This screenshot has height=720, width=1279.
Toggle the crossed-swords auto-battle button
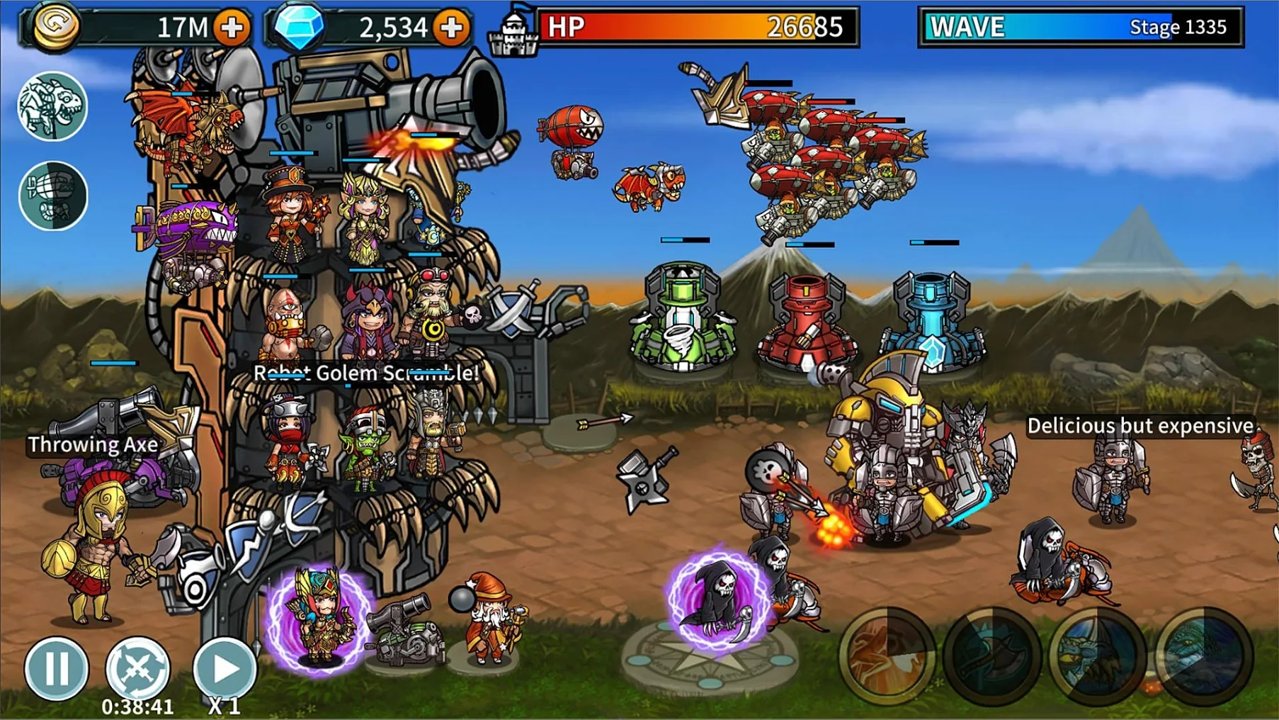pyautogui.click(x=137, y=668)
